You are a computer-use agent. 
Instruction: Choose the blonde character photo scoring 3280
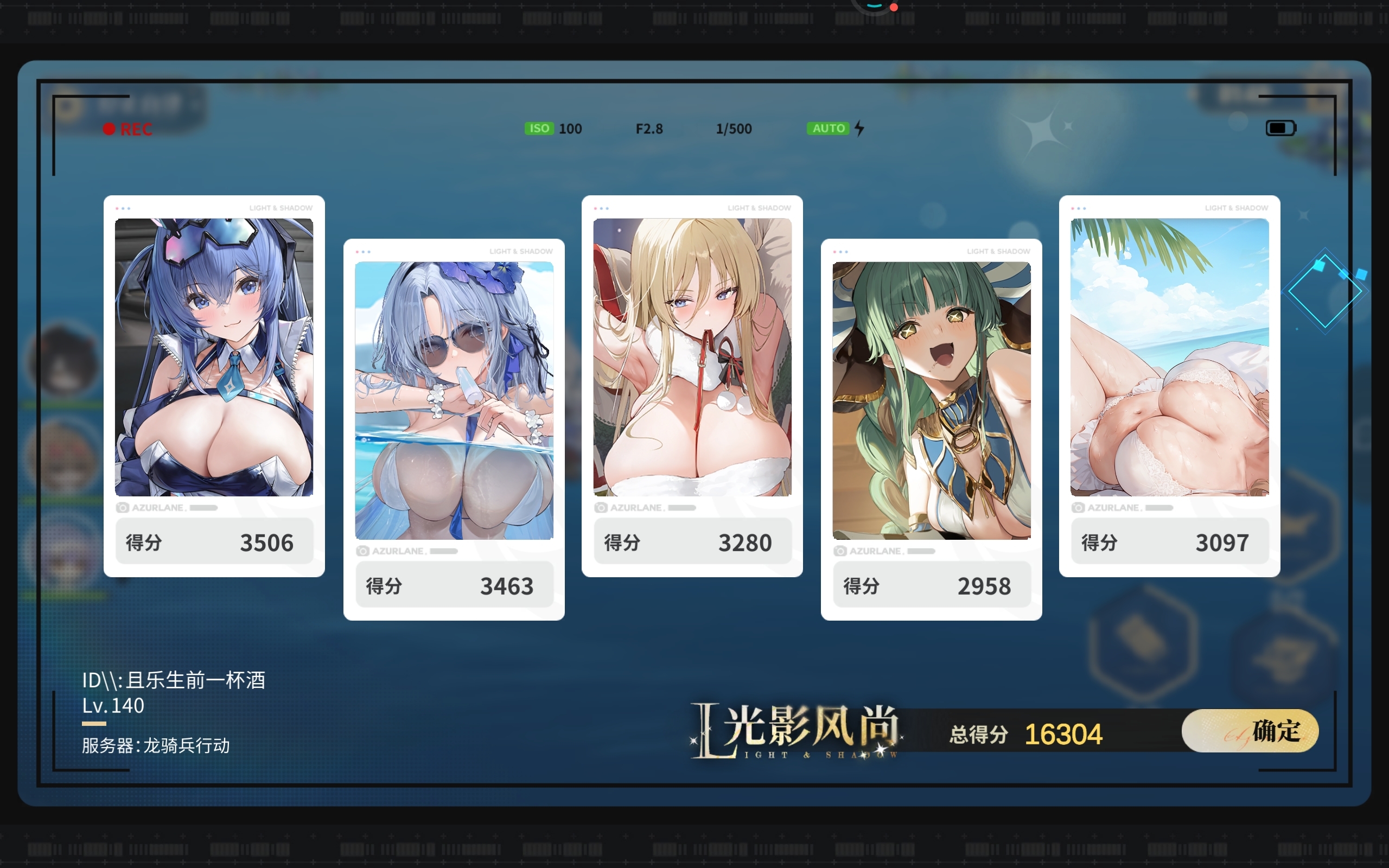[692, 357]
